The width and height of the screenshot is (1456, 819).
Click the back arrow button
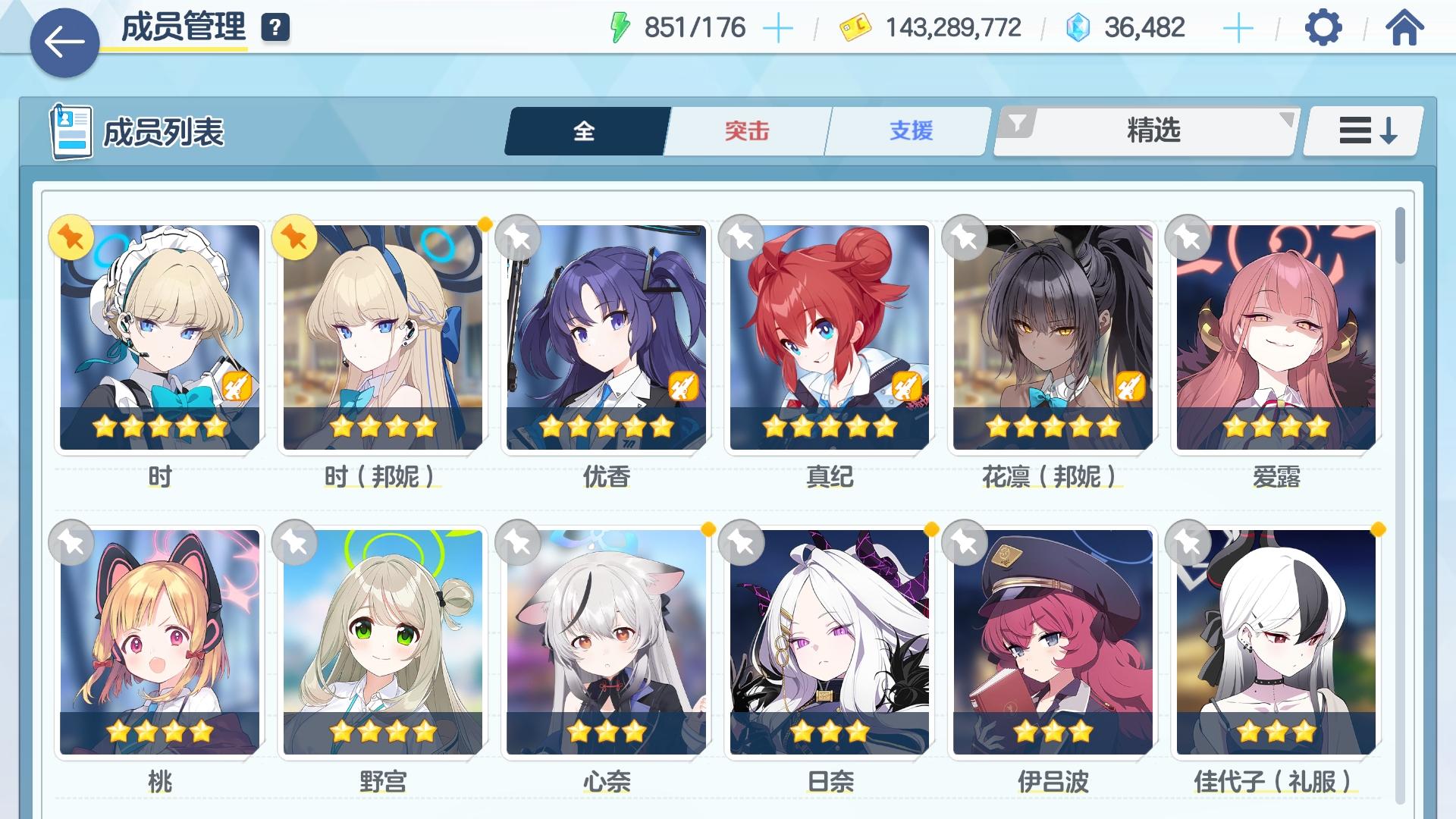tap(64, 42)
